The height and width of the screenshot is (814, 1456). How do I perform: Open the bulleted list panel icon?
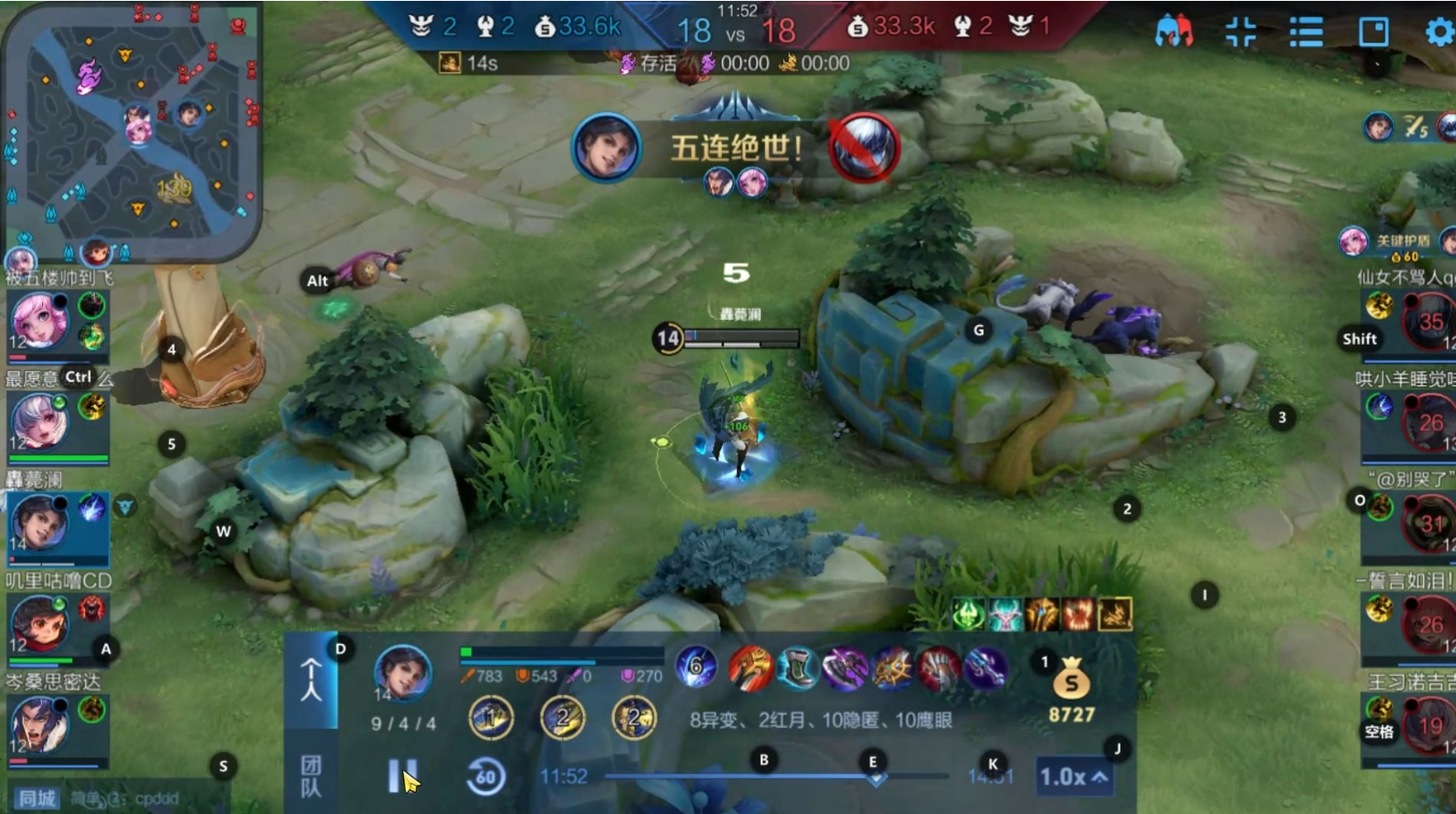coord(1306,32)
